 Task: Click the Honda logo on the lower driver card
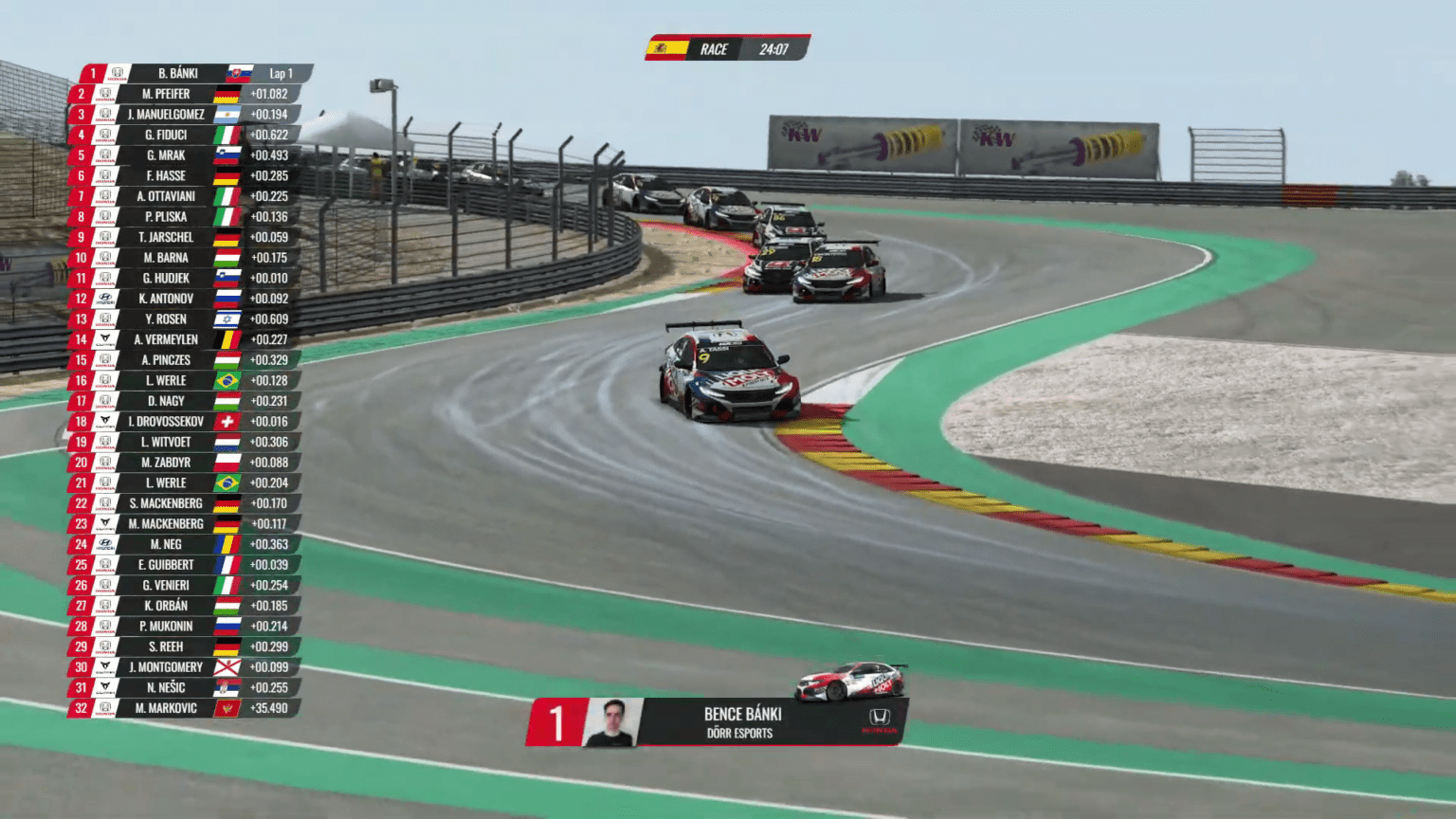878,719
